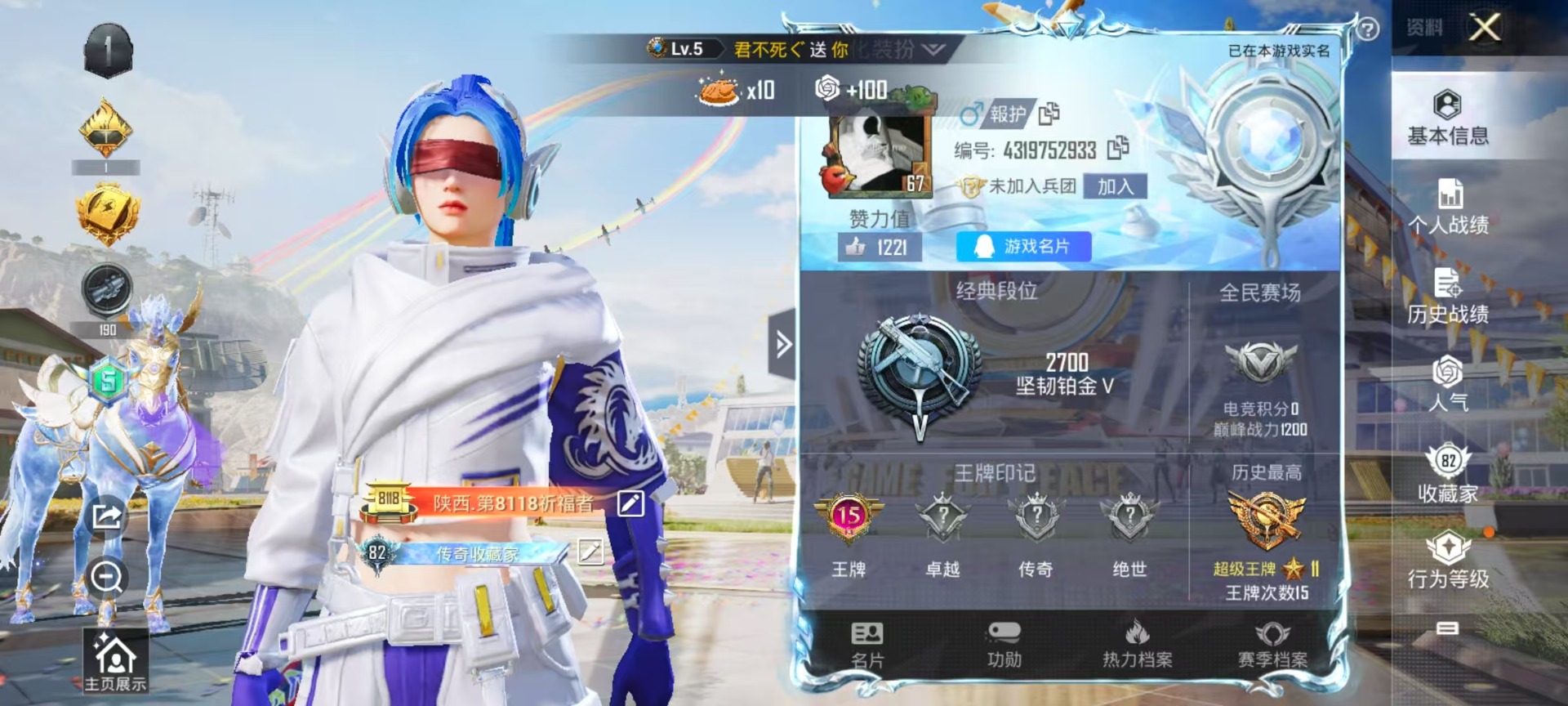
Task: Copy the player ID number 4319752933
Action: (1118, 148)
